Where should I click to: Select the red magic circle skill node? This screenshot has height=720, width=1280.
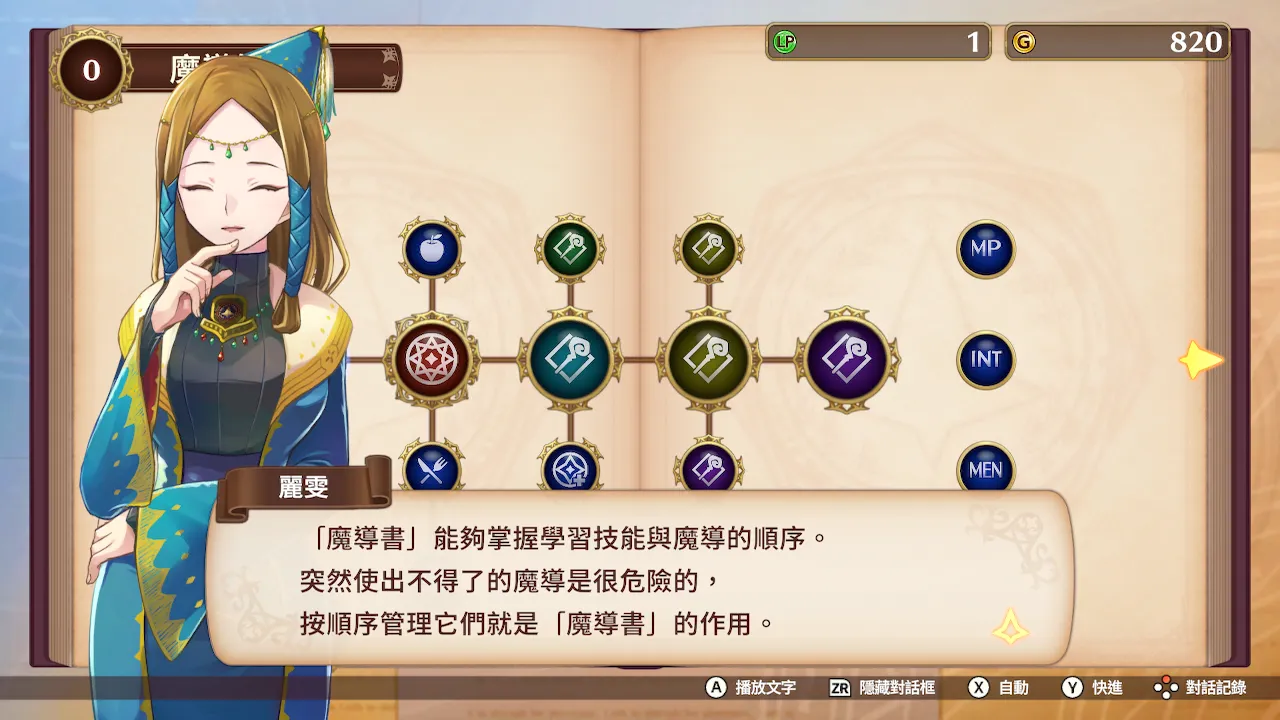click(432, 360)
